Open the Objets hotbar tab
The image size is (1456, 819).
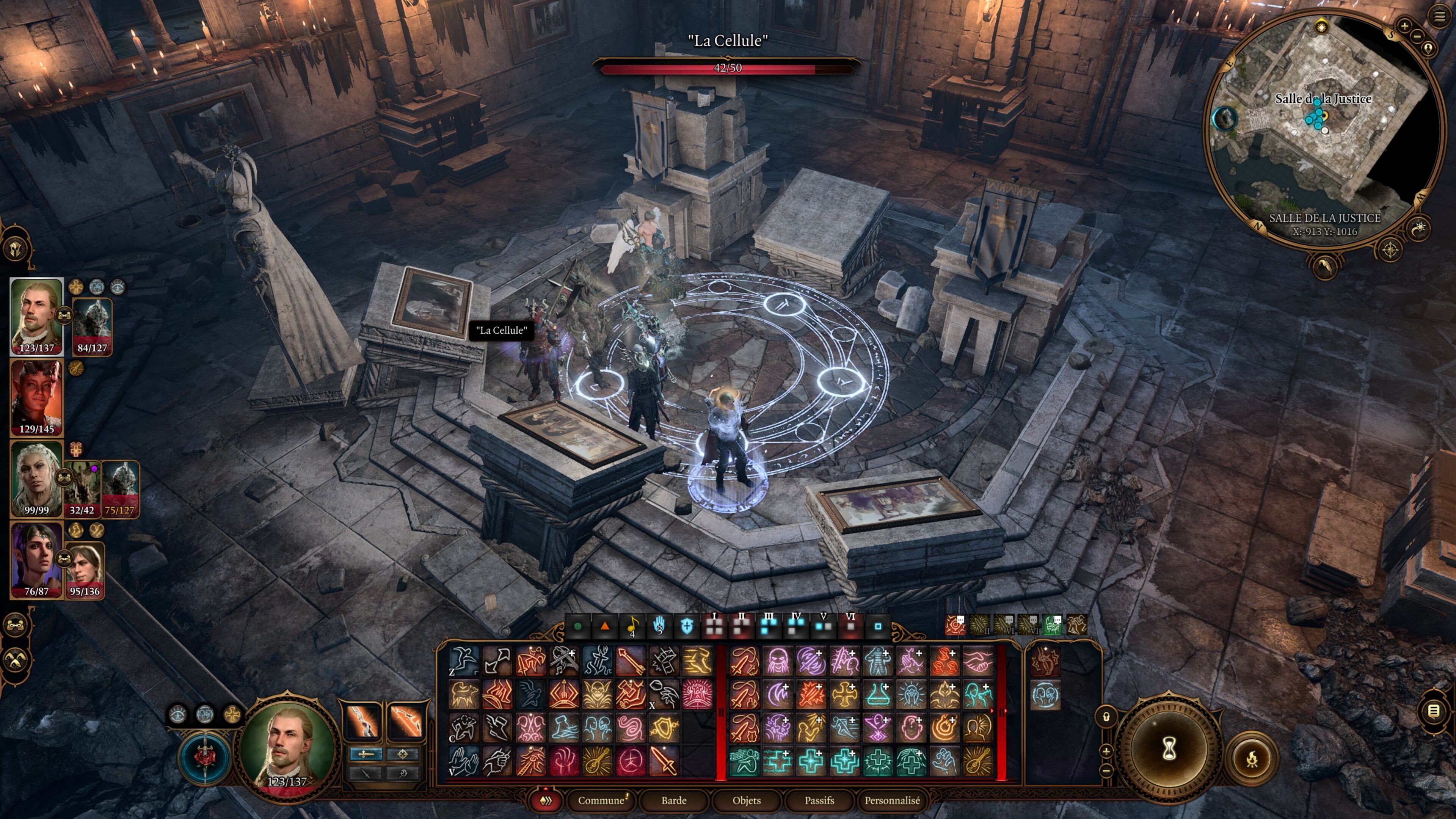746,800
